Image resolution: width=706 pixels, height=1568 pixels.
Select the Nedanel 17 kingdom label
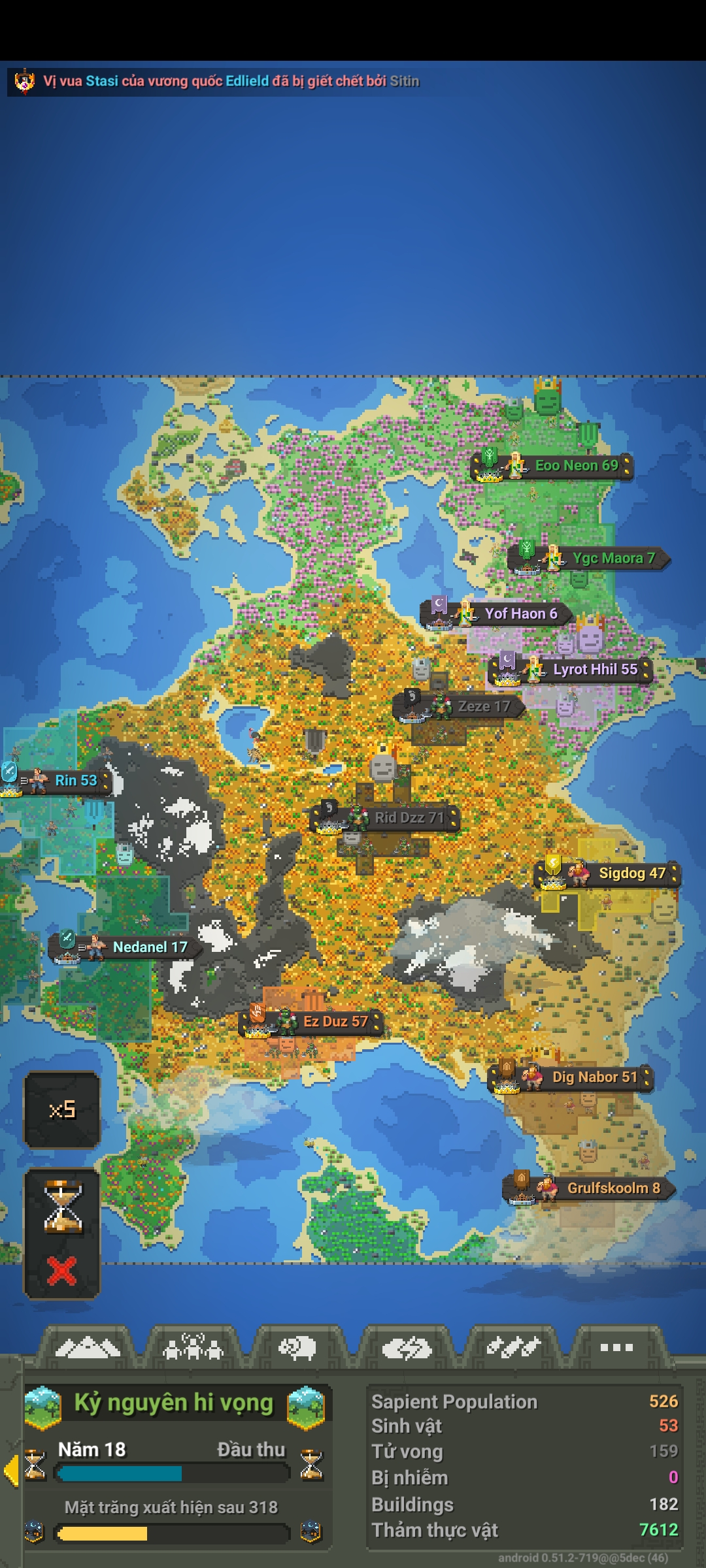click(x=149, y=947)
